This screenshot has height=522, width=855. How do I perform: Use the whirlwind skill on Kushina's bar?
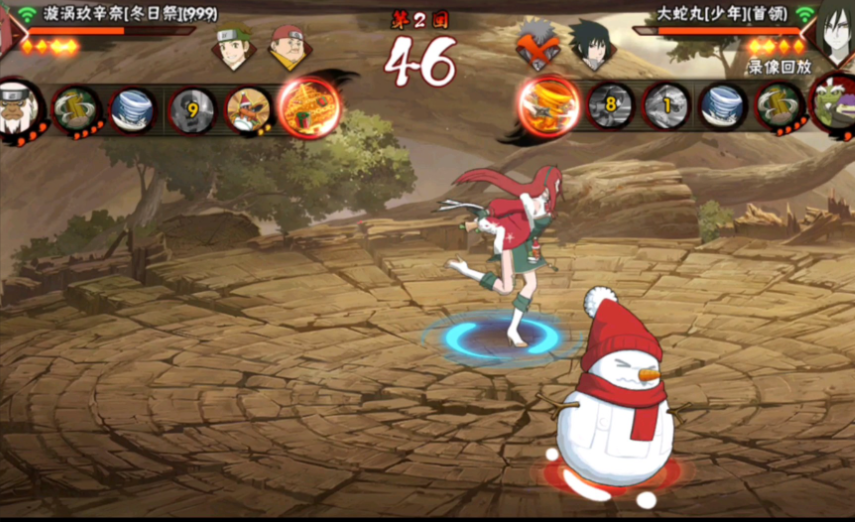(x=131, y=106)
